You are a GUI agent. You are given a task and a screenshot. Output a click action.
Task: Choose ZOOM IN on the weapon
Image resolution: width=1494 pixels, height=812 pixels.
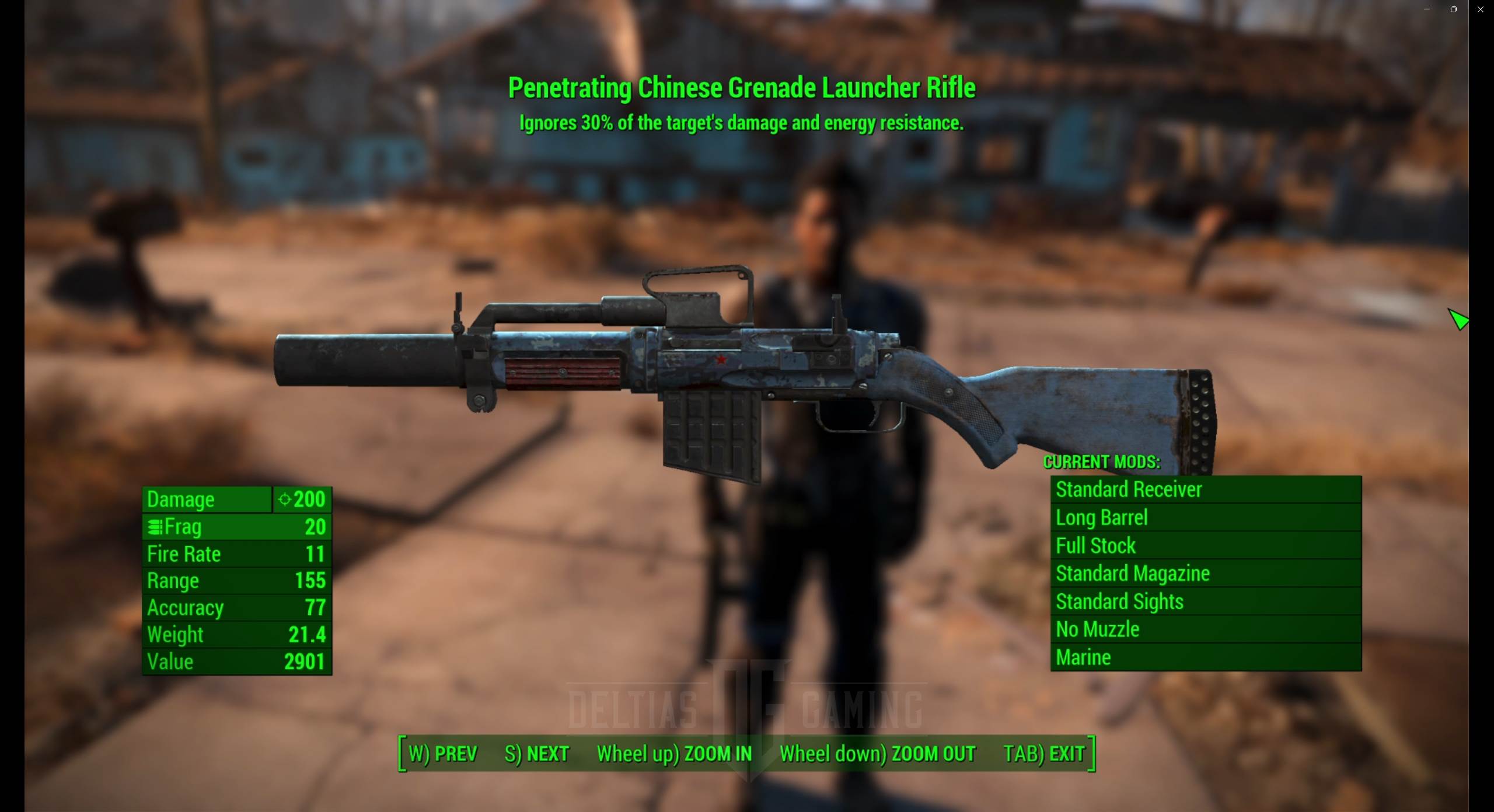tap(674, 754)
